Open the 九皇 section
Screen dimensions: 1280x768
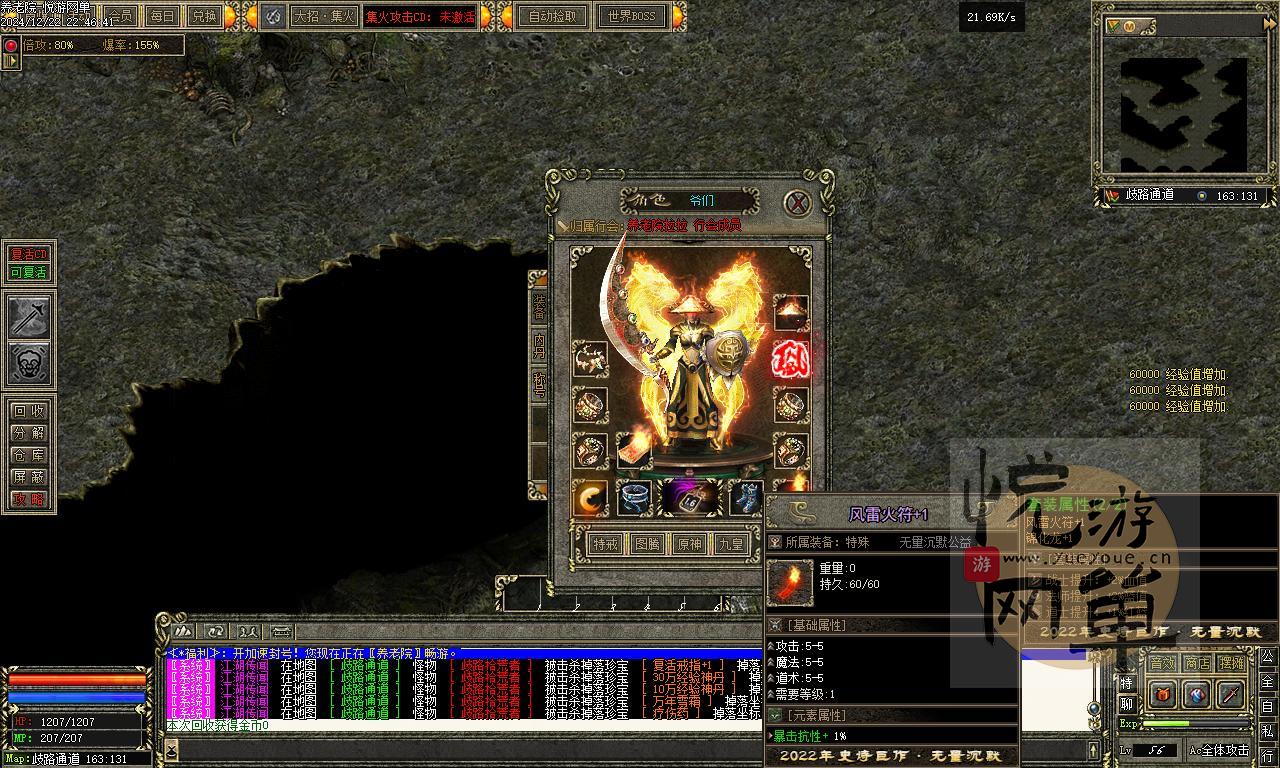point(731,544)
